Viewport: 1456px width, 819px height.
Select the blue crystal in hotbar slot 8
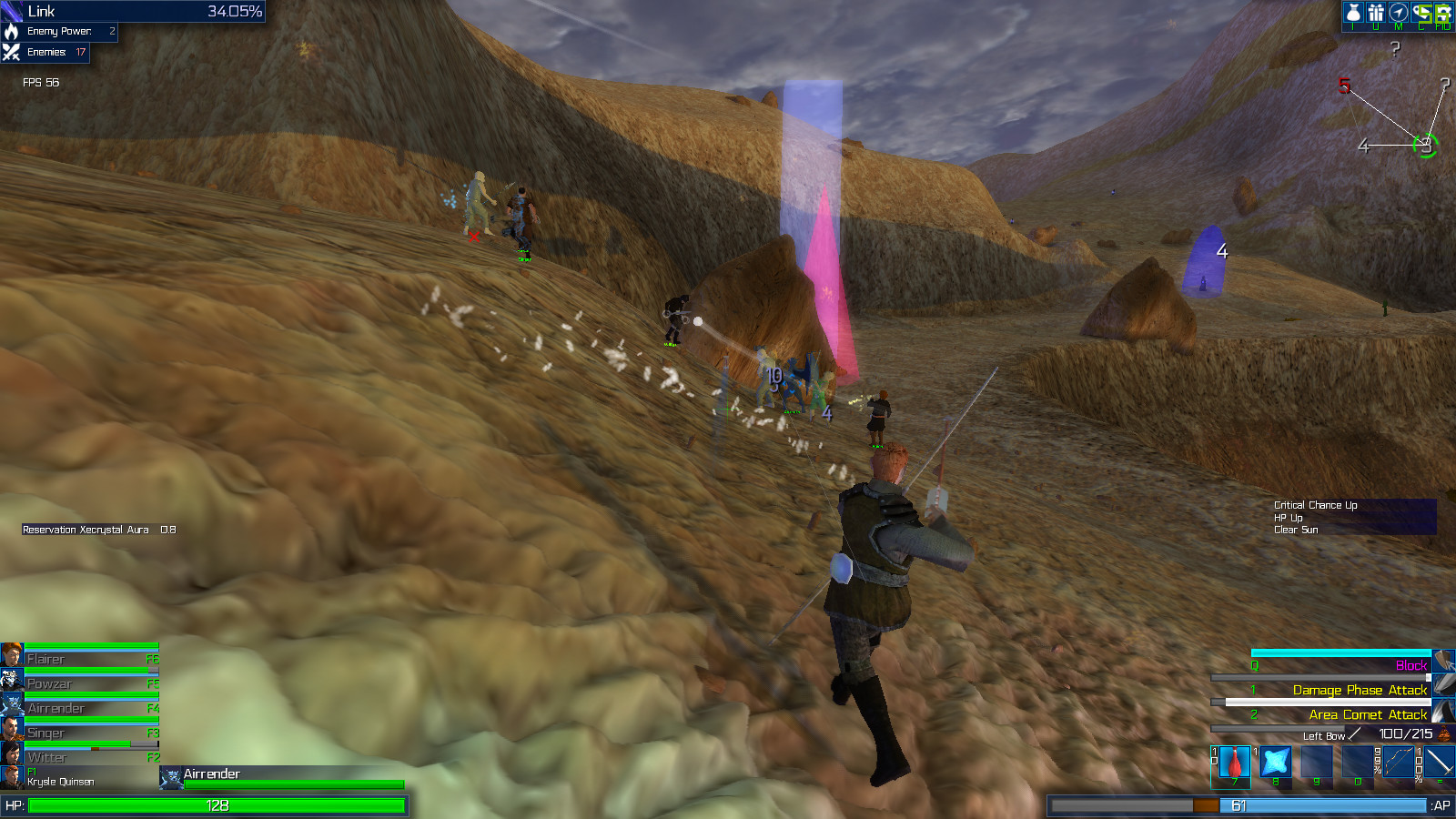[x=1276, y=763]
